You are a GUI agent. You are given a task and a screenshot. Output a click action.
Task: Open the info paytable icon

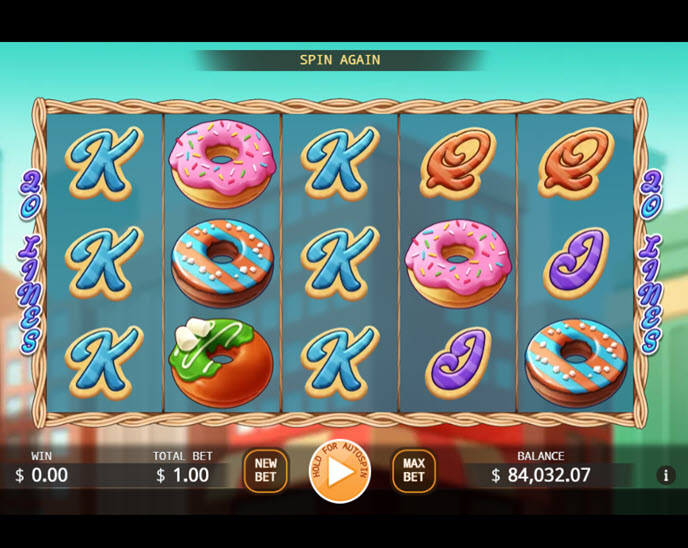pos(666,476)
